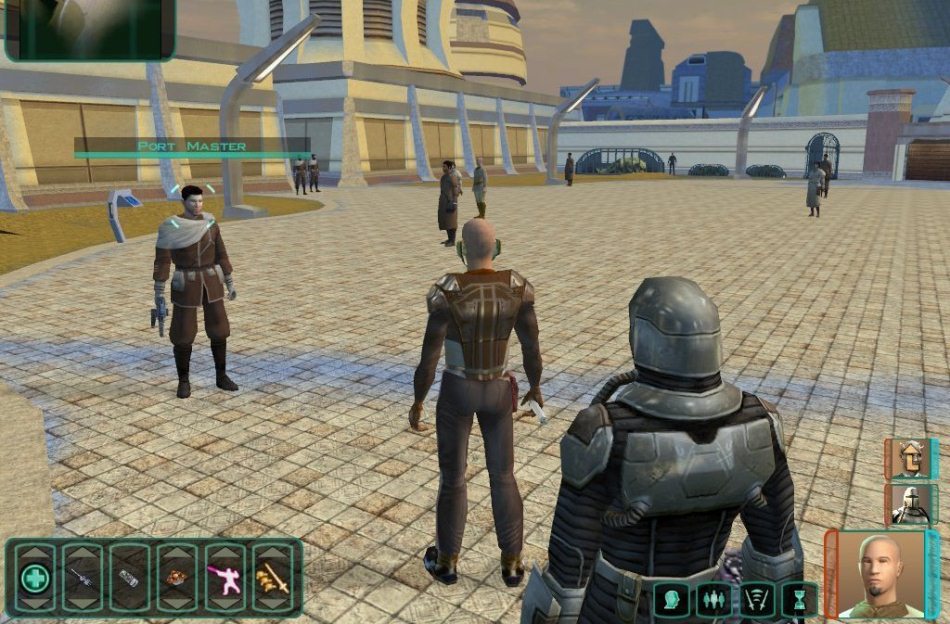
Task: Choose the golden sword combat feat
Action: 273,578
